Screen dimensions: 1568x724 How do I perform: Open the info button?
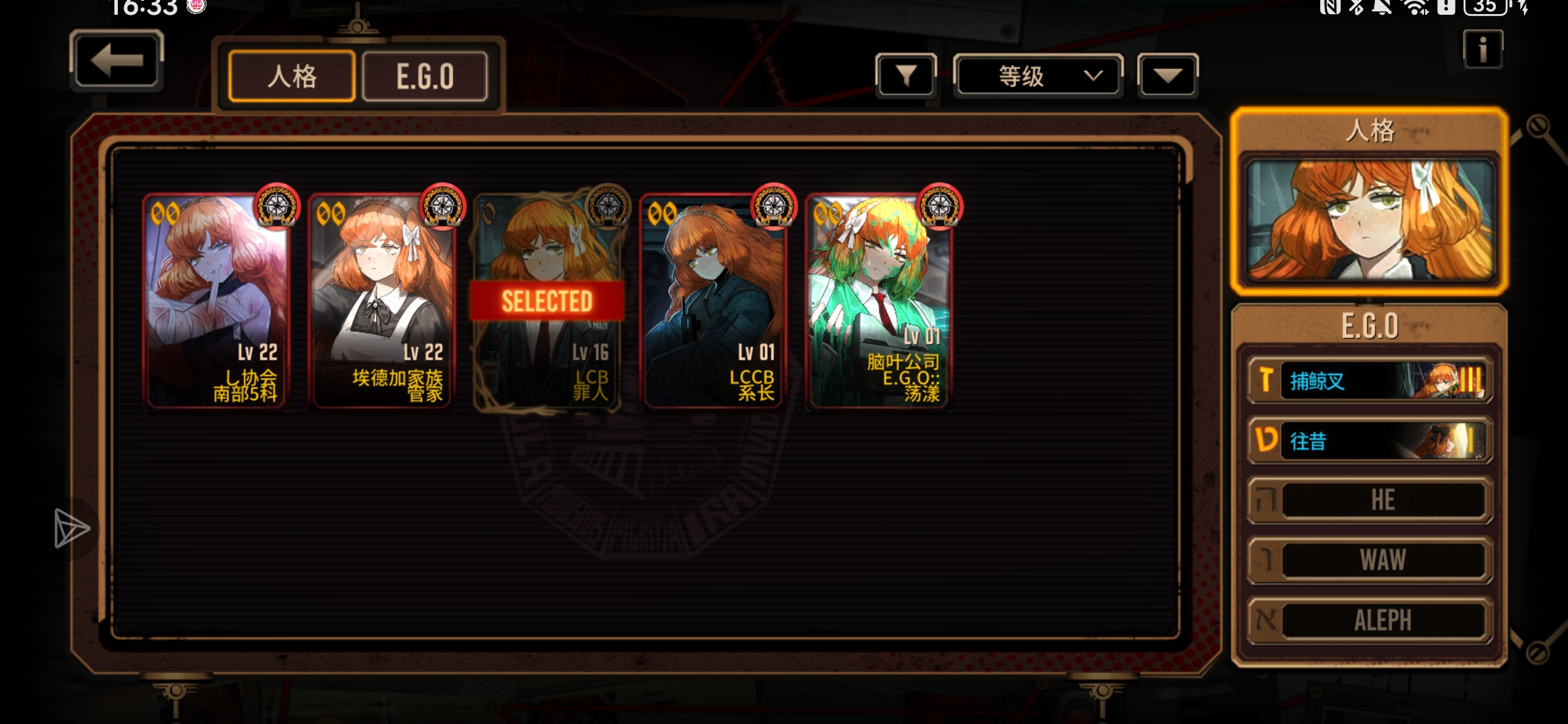pyautogui.click(x=1482, y=50)
